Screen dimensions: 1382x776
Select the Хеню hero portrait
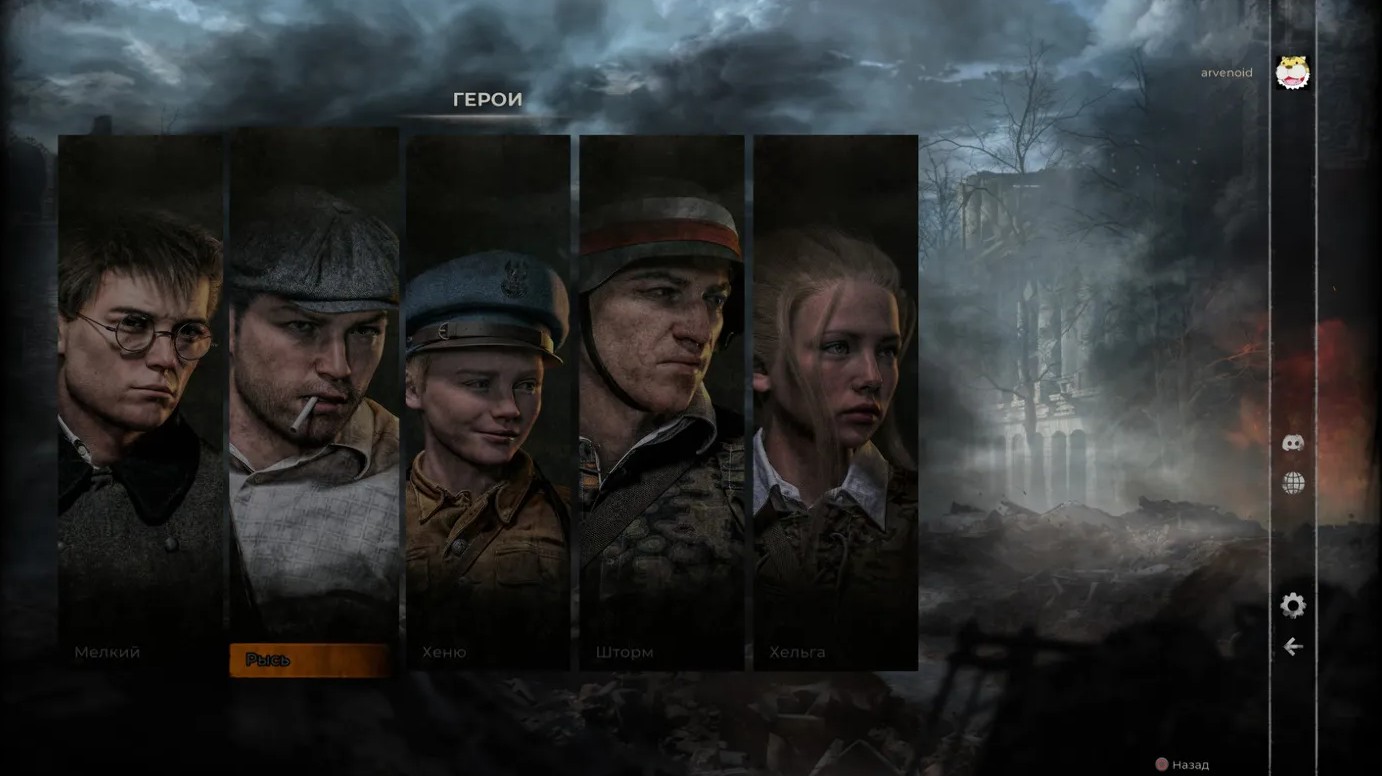pyautogui.click(x=487, y=400)
